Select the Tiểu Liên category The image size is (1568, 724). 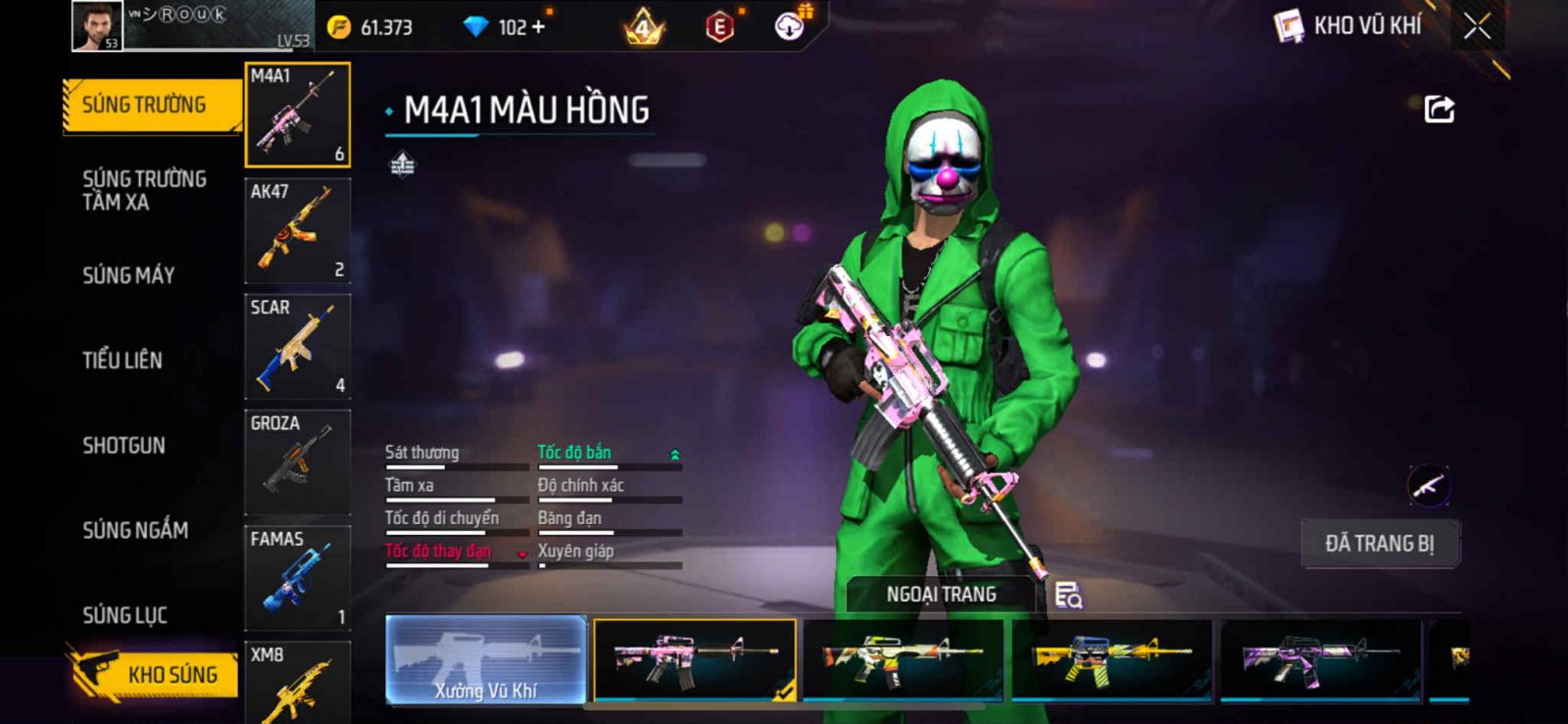[122, 361]
